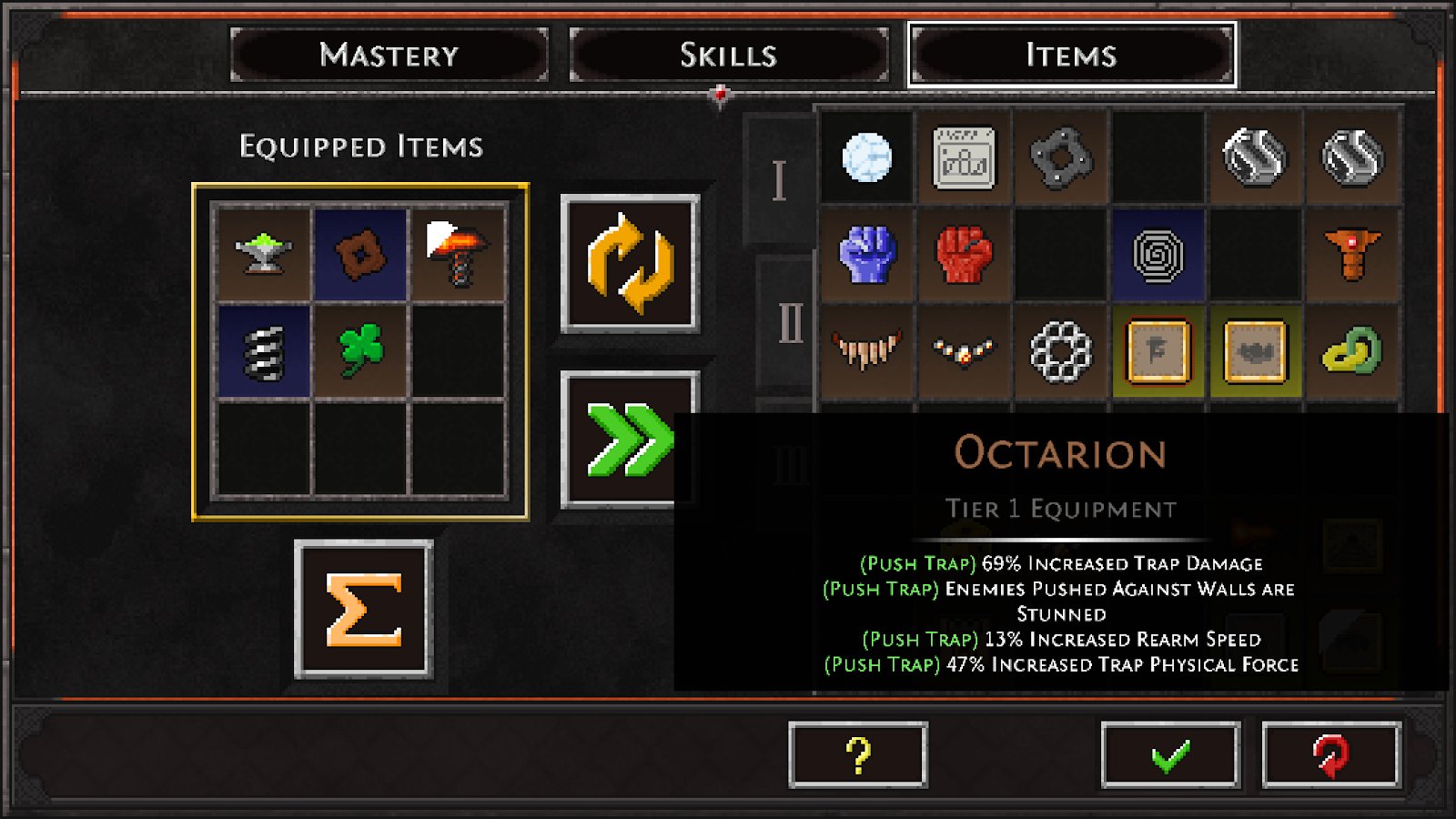Choose the equipped mushroom spring trap item

(457, 253)
